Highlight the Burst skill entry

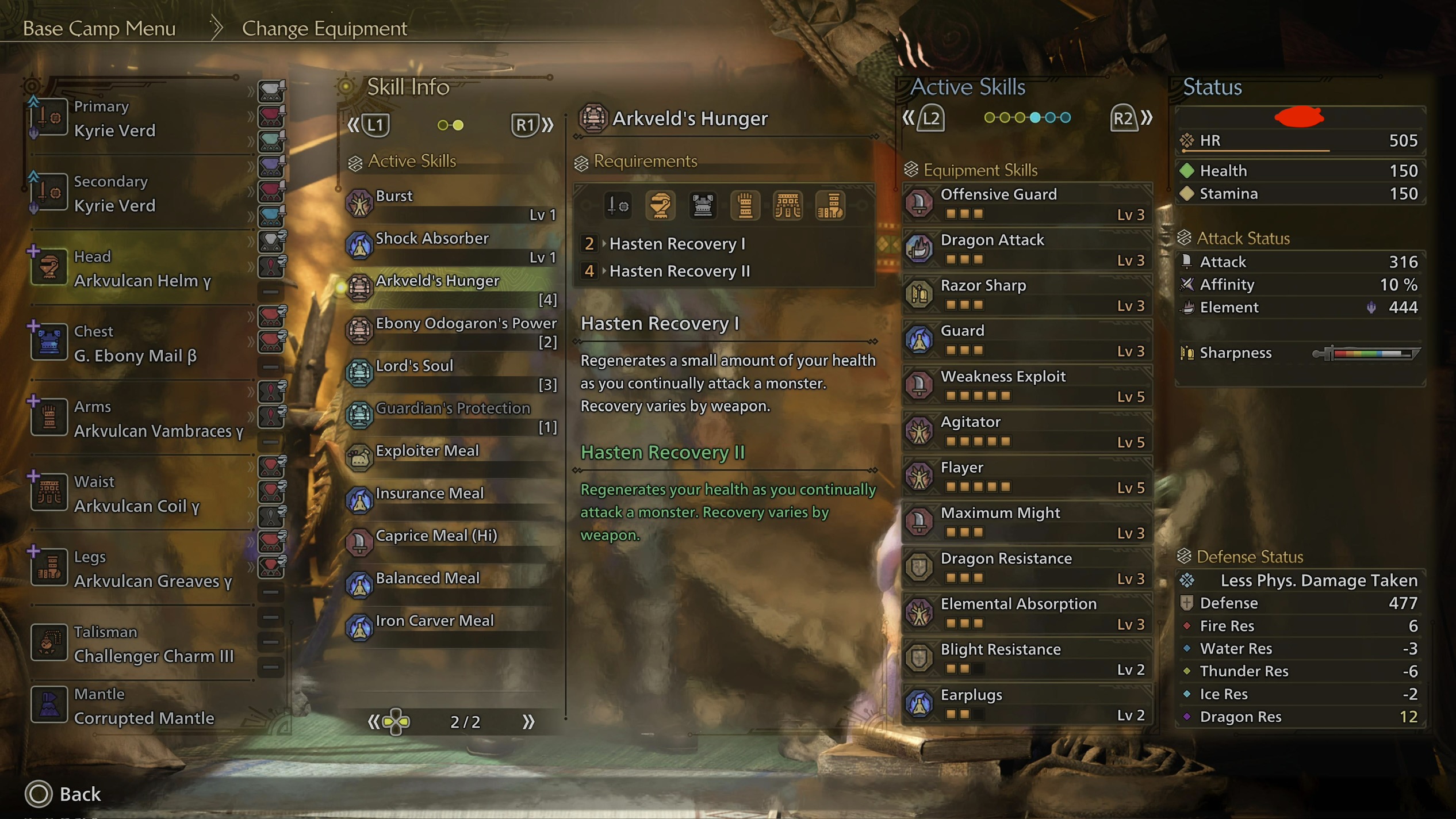(x=451, y=204)
